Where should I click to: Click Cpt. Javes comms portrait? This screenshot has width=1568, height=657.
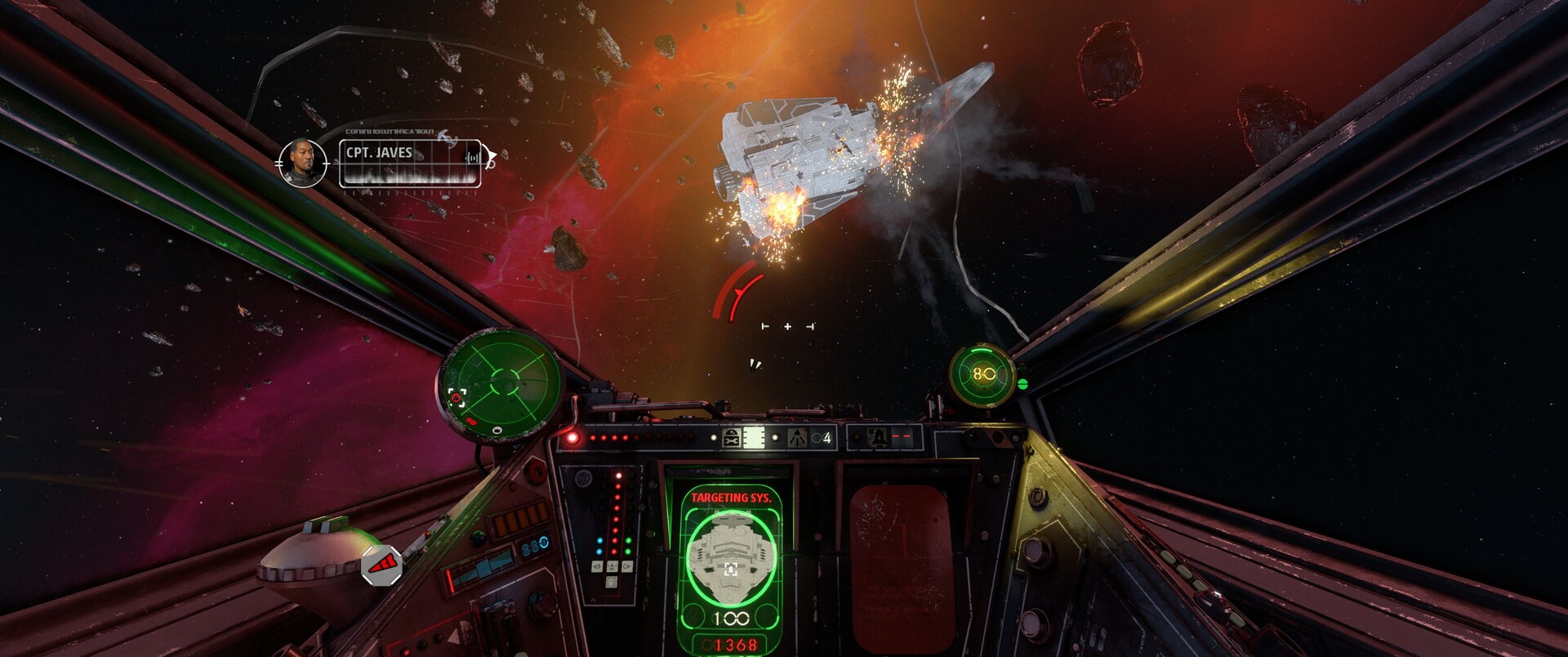click(x=302, y=163)
